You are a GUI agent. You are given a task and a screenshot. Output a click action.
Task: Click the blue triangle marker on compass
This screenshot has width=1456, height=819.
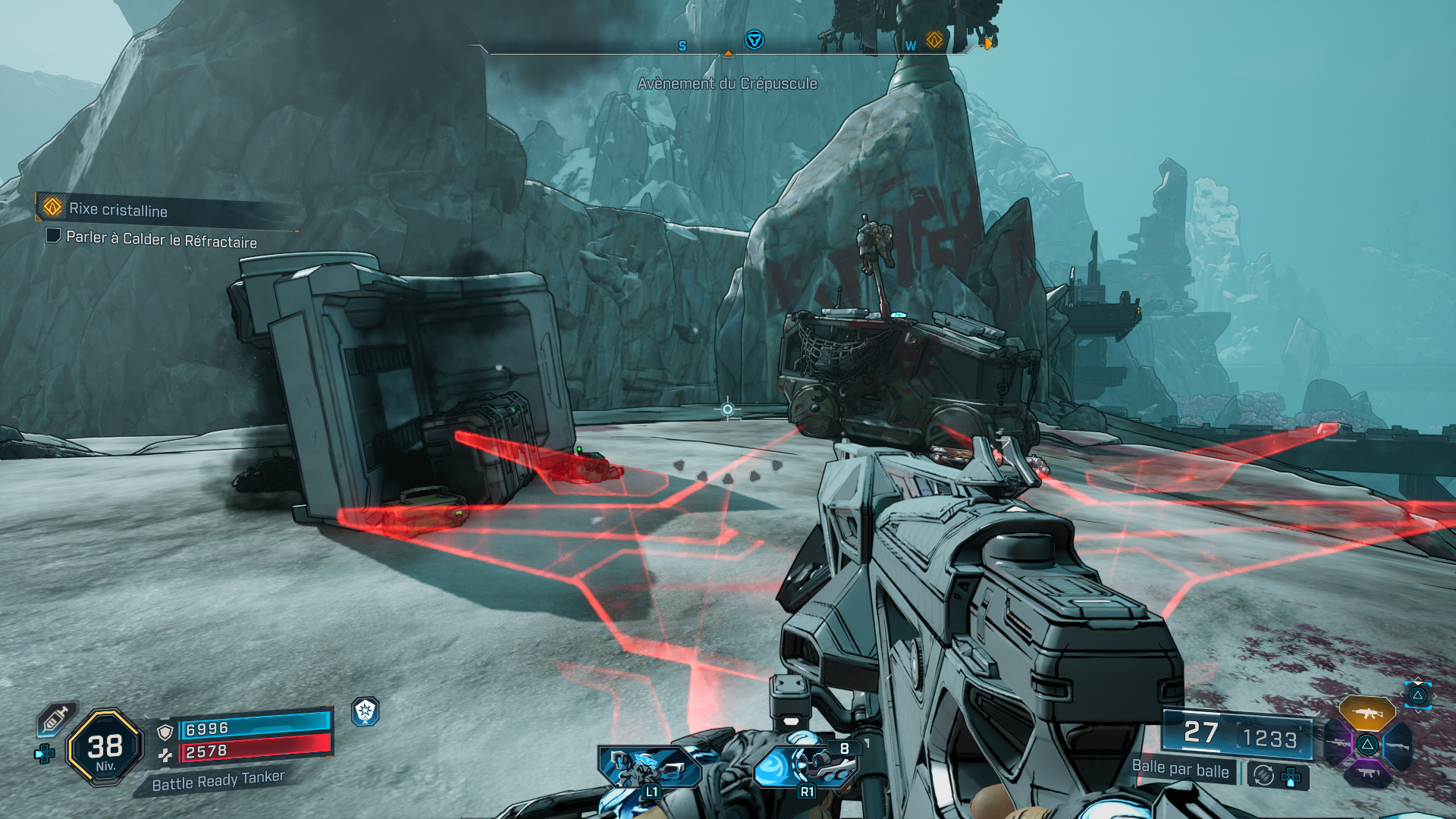click(x=754, y=39)
